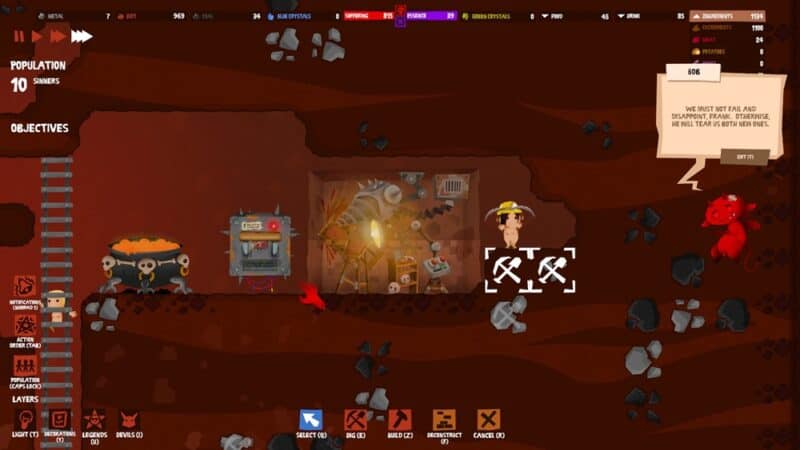This screenshot has height=450, width=800.
Task: Toggle the Devils layer
Action: click(x=129, y=420)
